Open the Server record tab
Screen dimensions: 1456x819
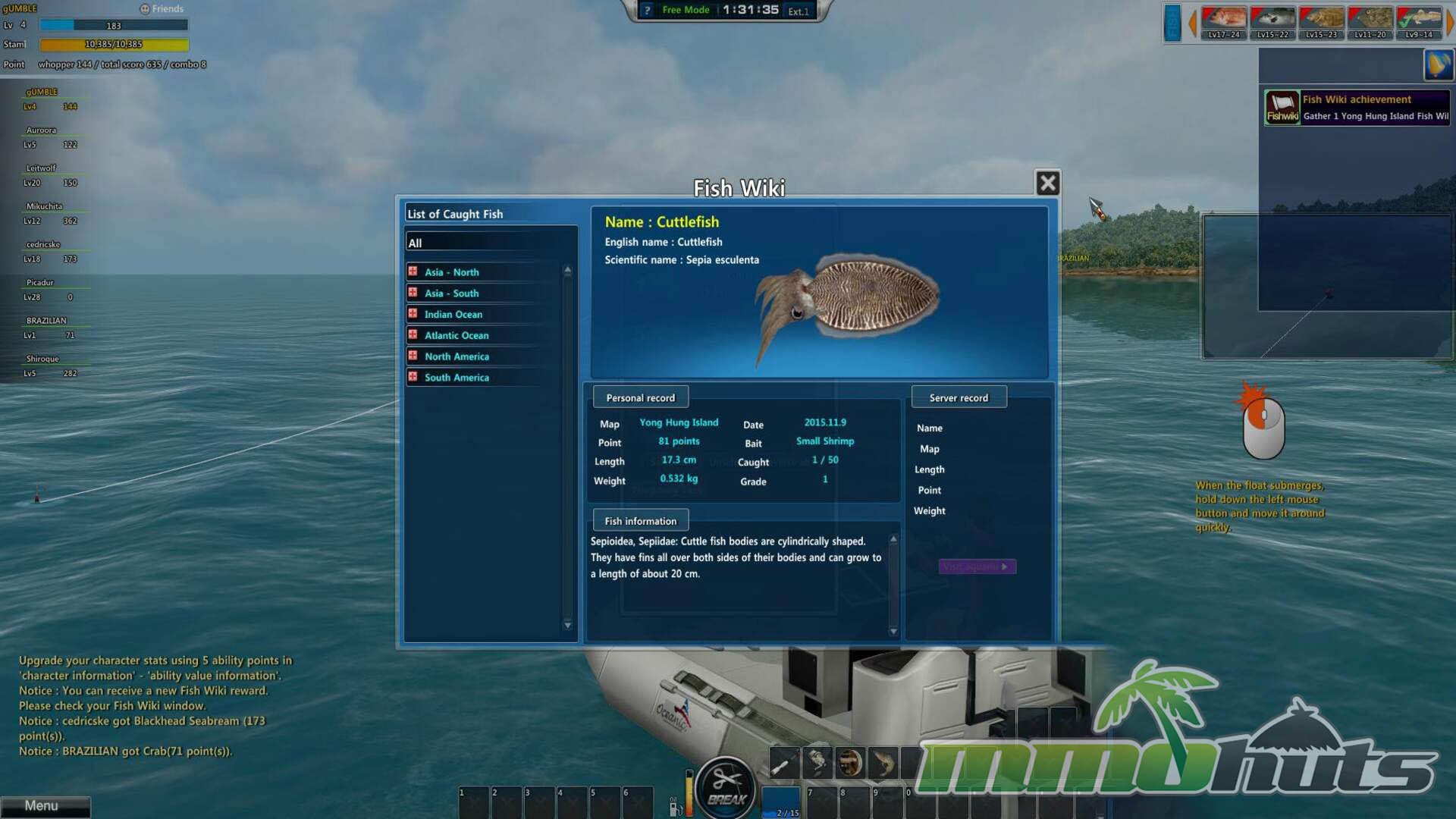click(959, 397)
